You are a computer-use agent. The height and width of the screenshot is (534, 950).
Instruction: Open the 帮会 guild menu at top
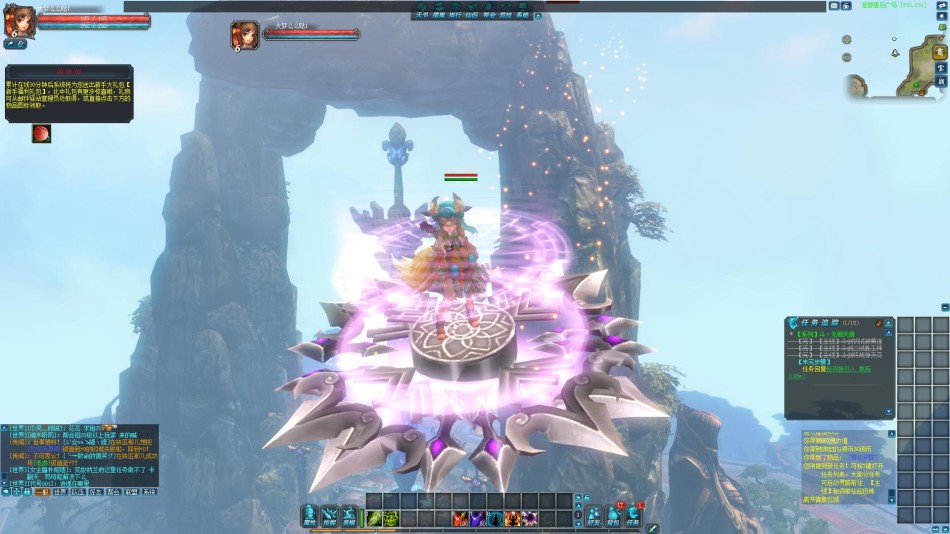488,16
